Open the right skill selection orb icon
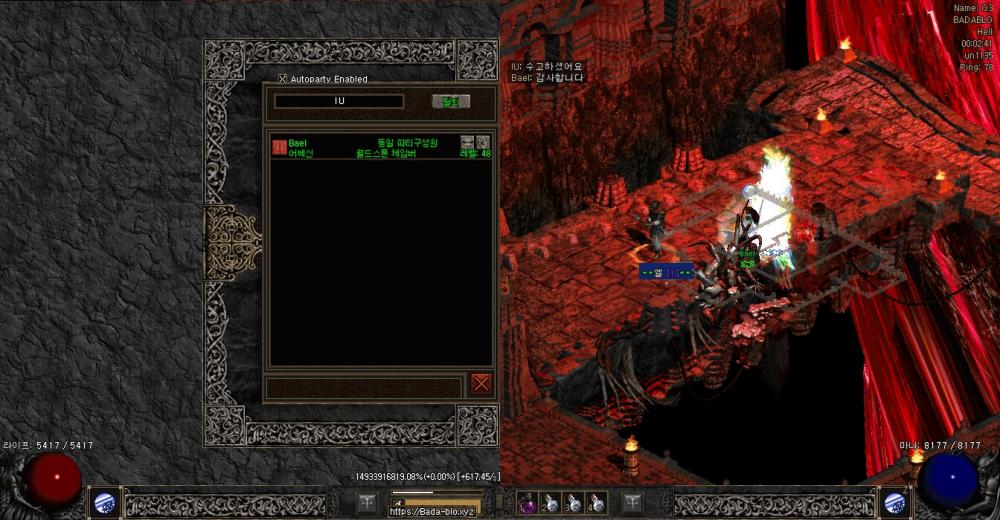Image resolution: width=1000 pixels, height=520 pixels. 894,503
